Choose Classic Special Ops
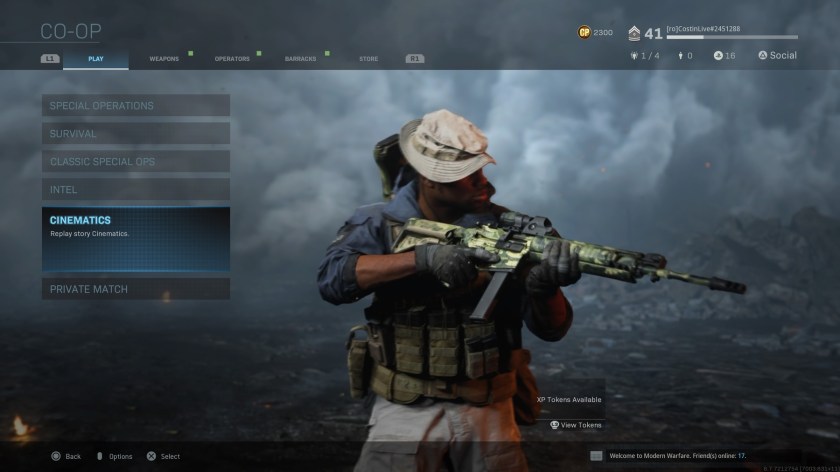This screenshot has width=840, height=472. pyautogui.click(x=136, y=161)
